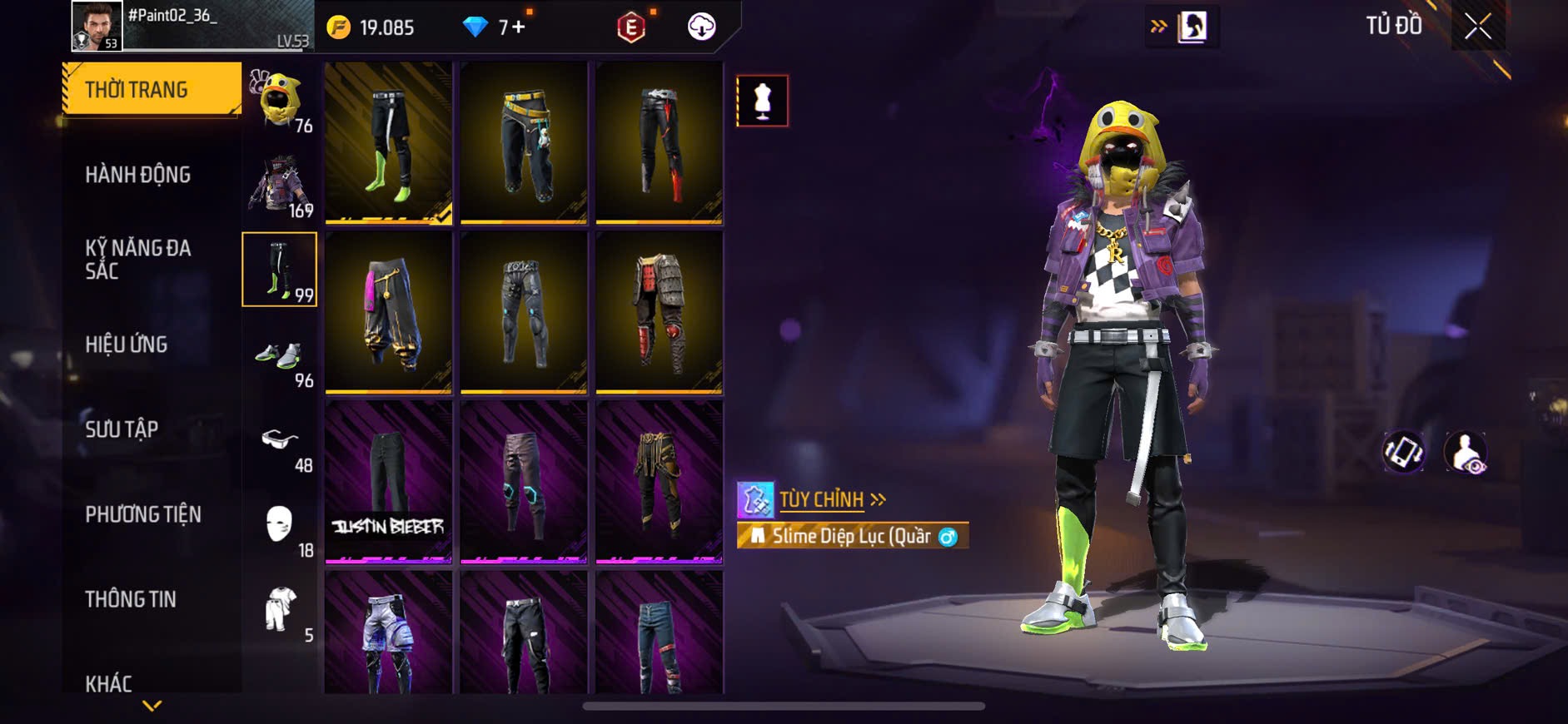This screenshot has width=1568, height=724.
Task: Select the HIỆU ỨNG category
Action: 127,345
